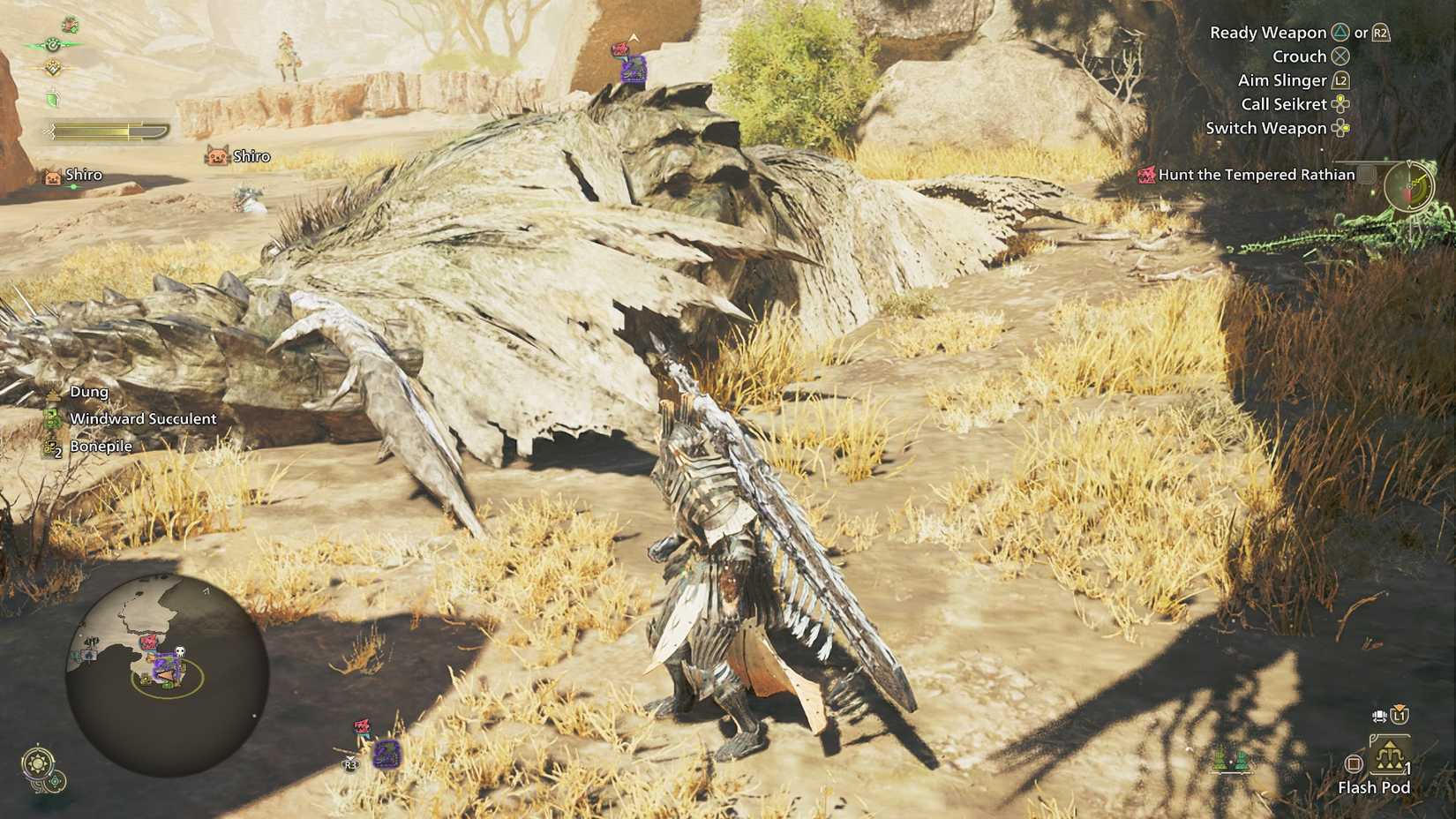Click the gold guild rank emblem icon
Image resolution: width=1456 pixels, height=819 pixels.
pyautogui.click(x=53, y=68)
